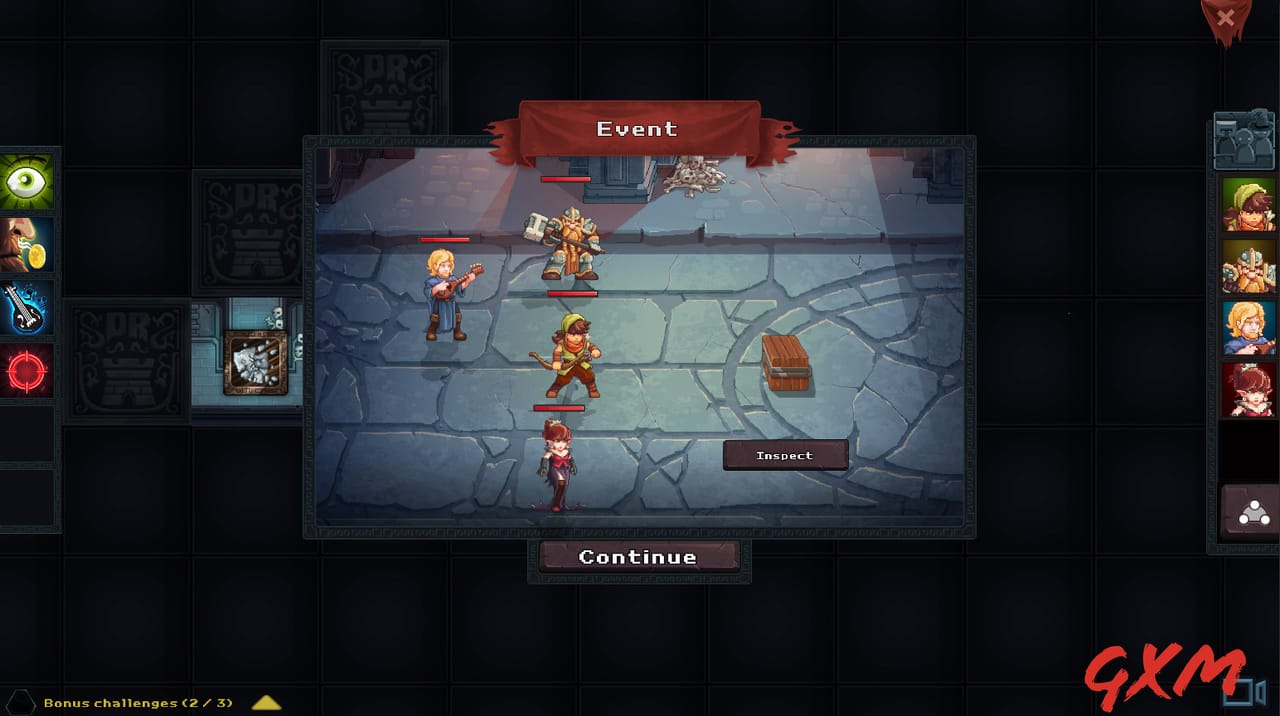The width and height of the screenshot is (1280, 716).
Task: Choose the red-haired girl portrait
Action: 1248,389
